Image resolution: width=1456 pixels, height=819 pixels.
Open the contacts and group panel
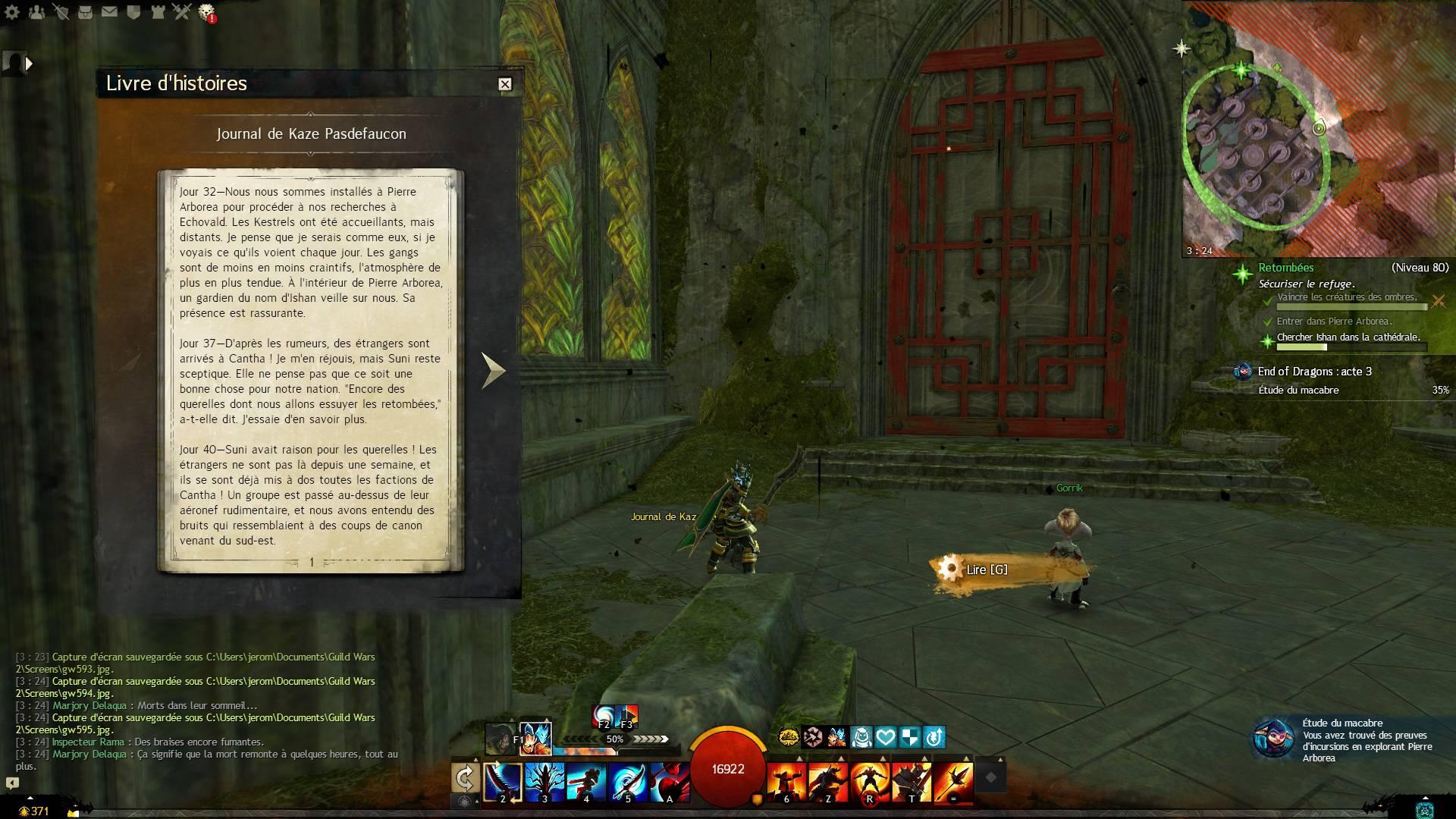pos(36,12)
